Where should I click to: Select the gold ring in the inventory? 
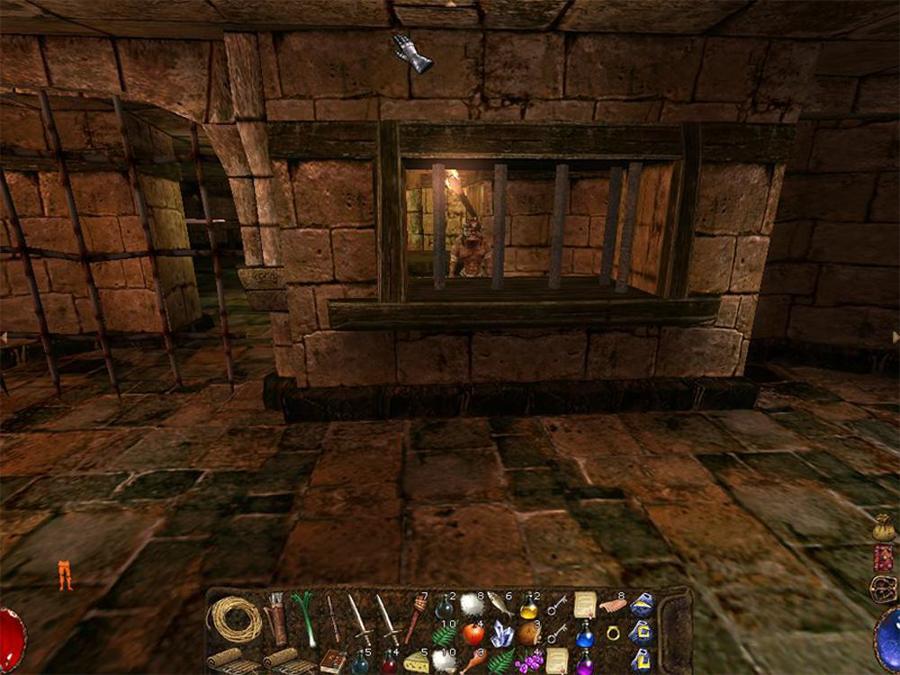[x=612, y=633]
